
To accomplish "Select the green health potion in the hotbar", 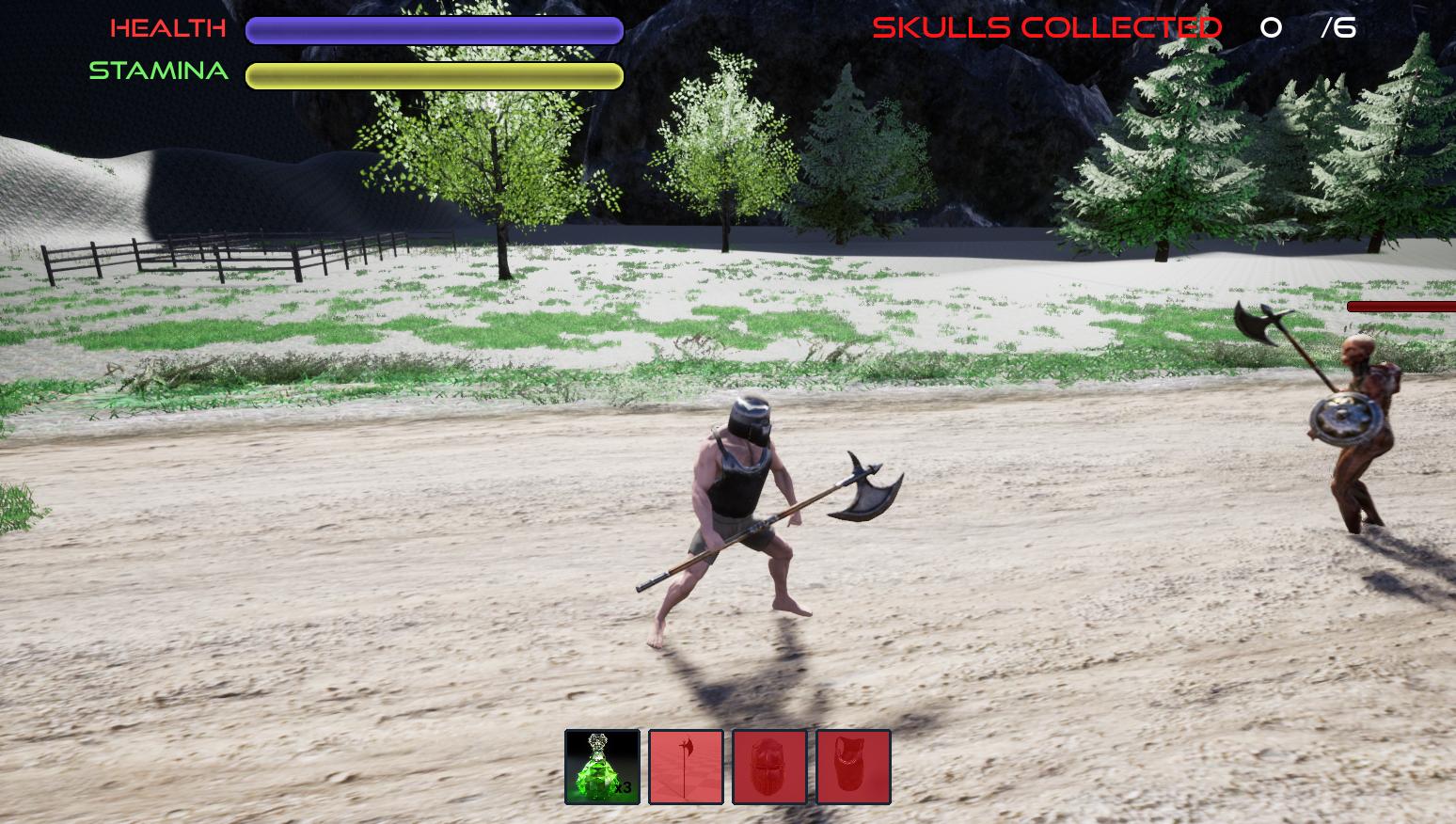I will pyautogui.click(x=602, y=765).
